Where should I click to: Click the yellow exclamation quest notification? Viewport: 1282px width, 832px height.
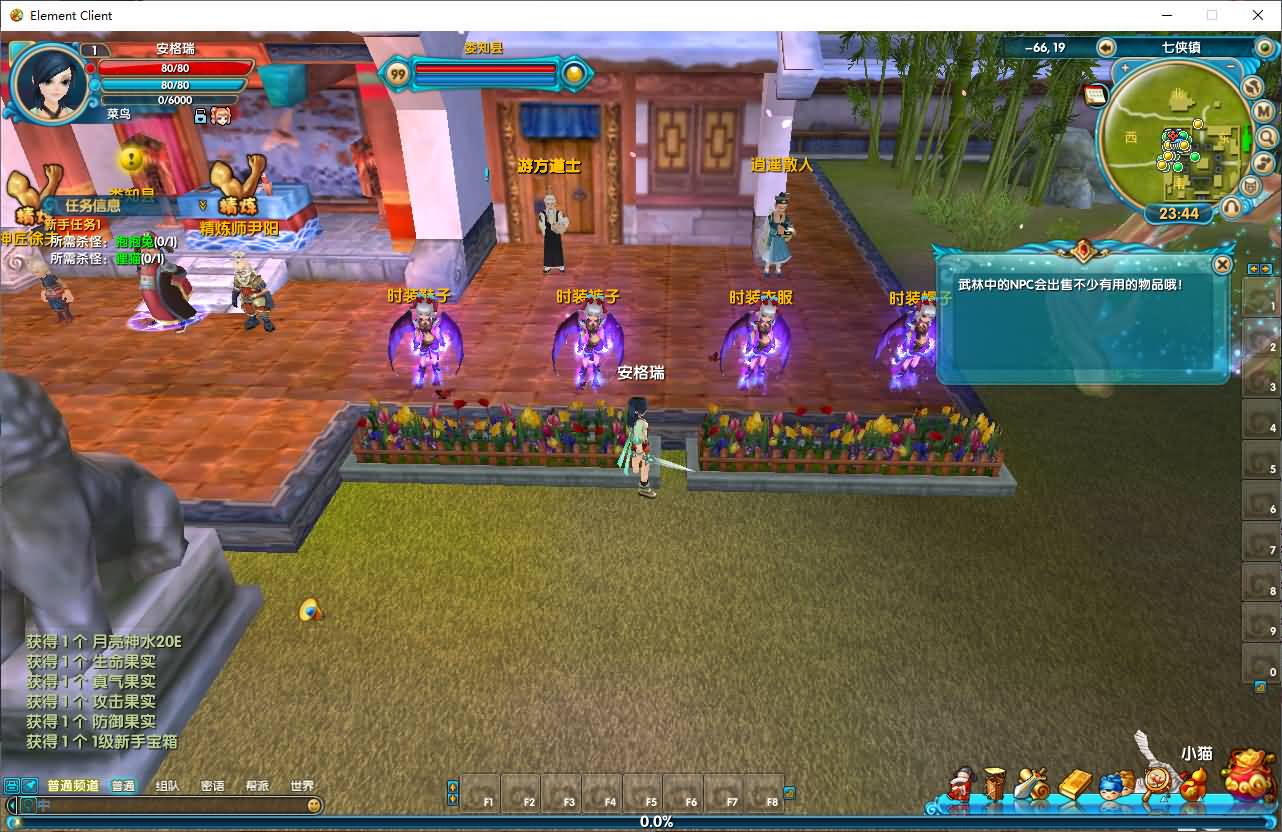tap(132, 159)
